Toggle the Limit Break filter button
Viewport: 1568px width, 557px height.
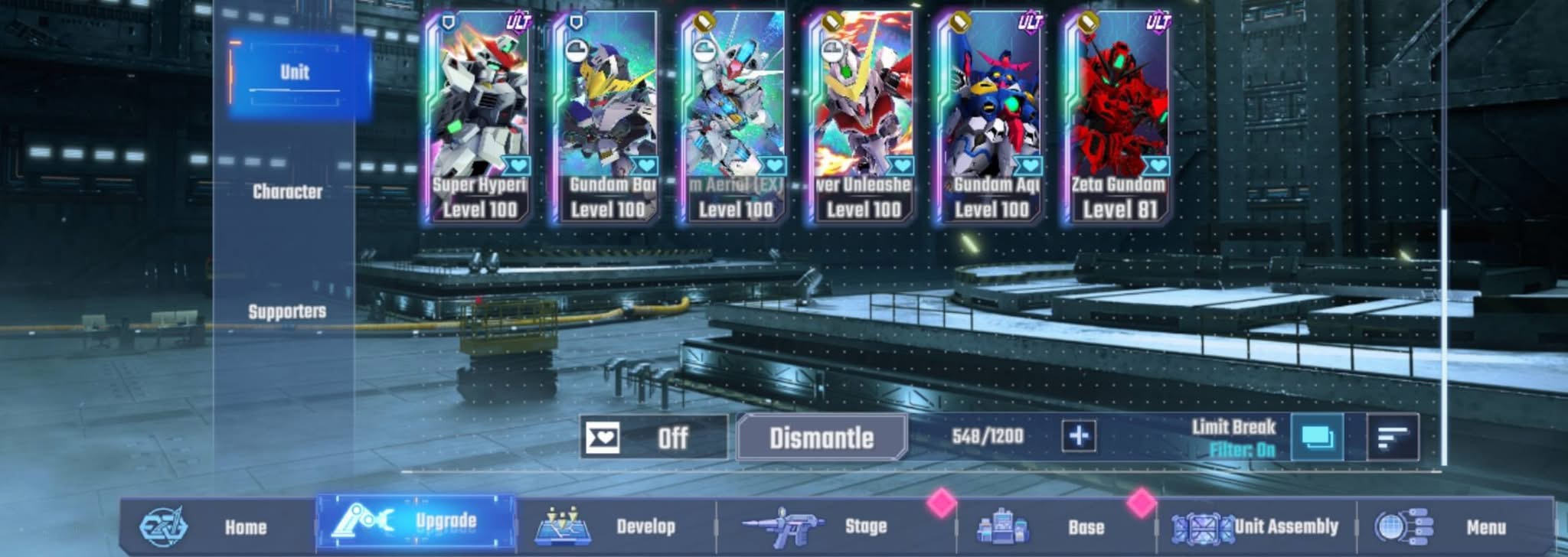click(x=1316, y=438)
